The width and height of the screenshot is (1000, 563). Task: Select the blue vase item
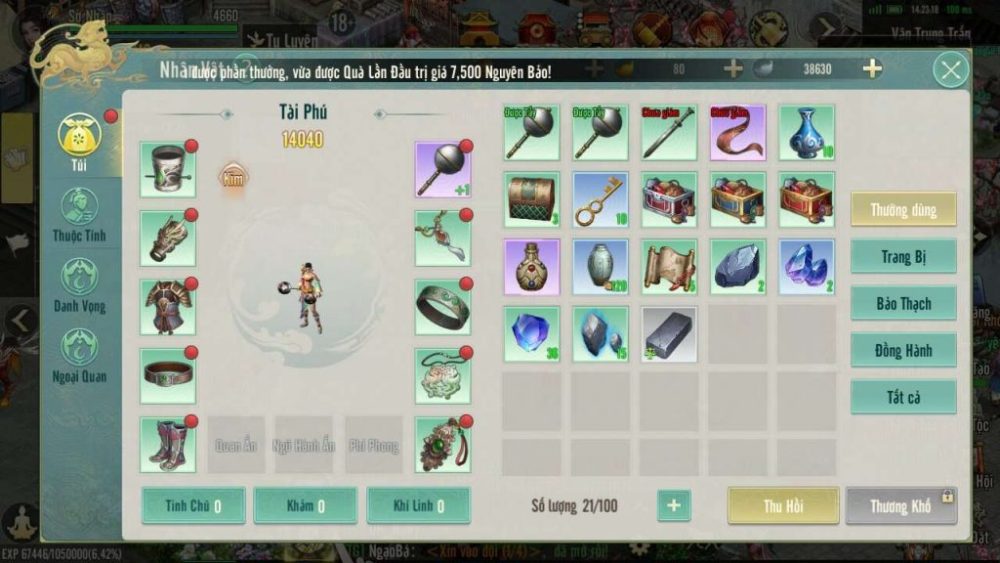point(806,133)
